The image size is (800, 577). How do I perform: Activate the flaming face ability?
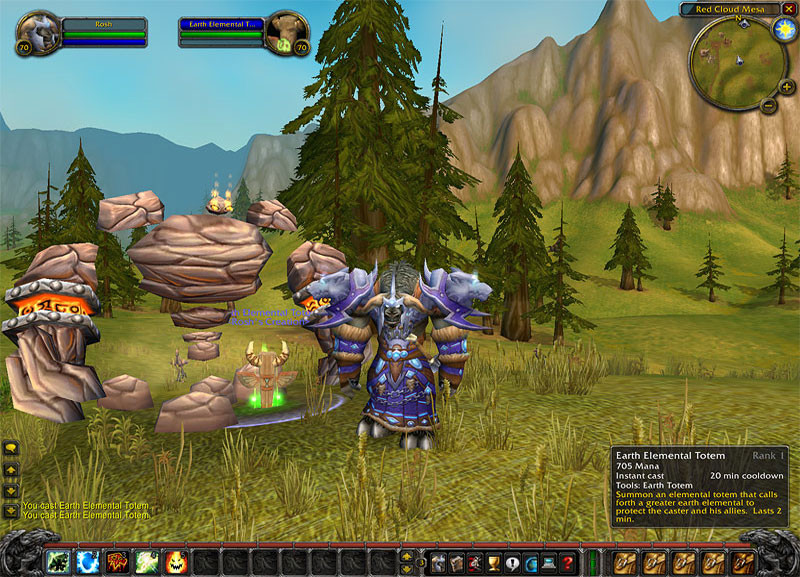tap(175, 561)
